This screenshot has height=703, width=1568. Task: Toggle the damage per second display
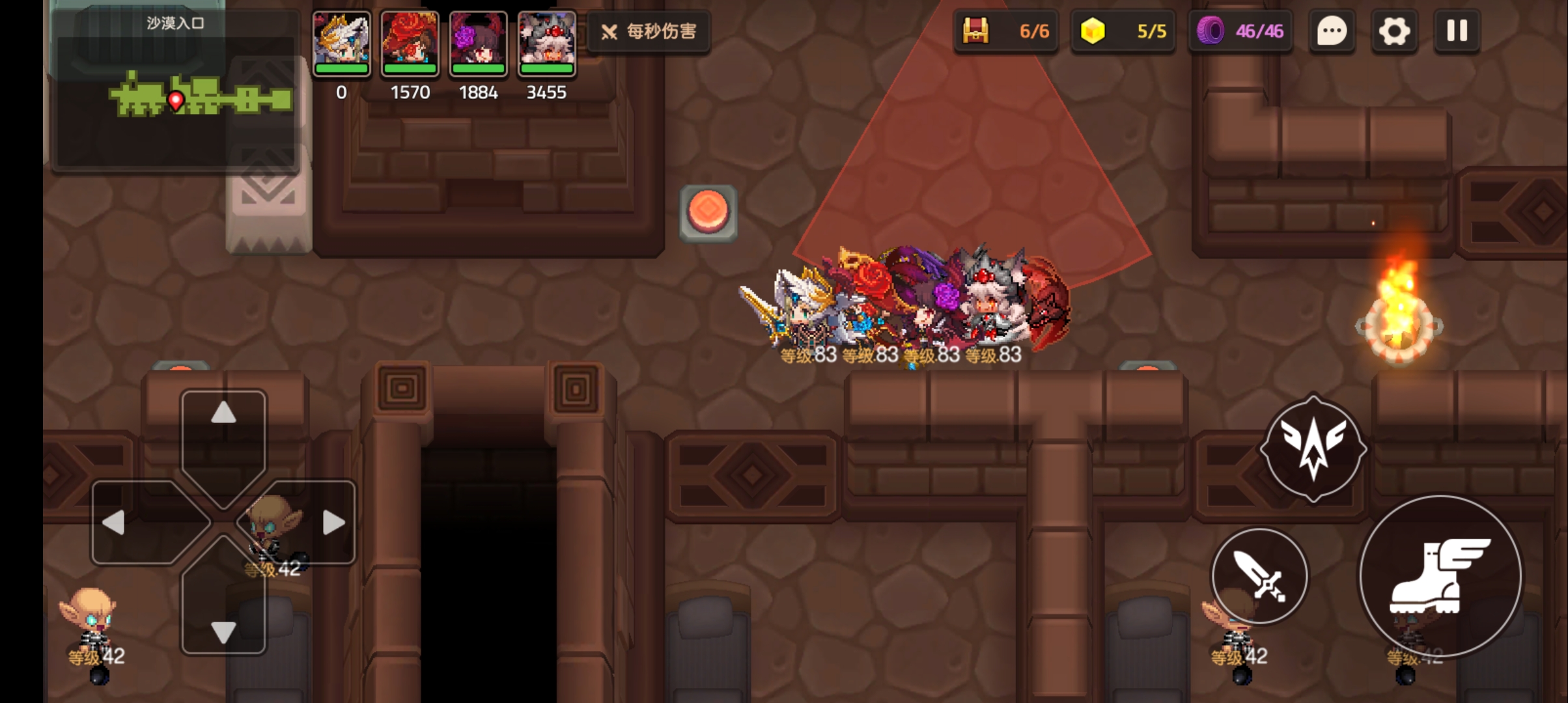pos(649,31)
